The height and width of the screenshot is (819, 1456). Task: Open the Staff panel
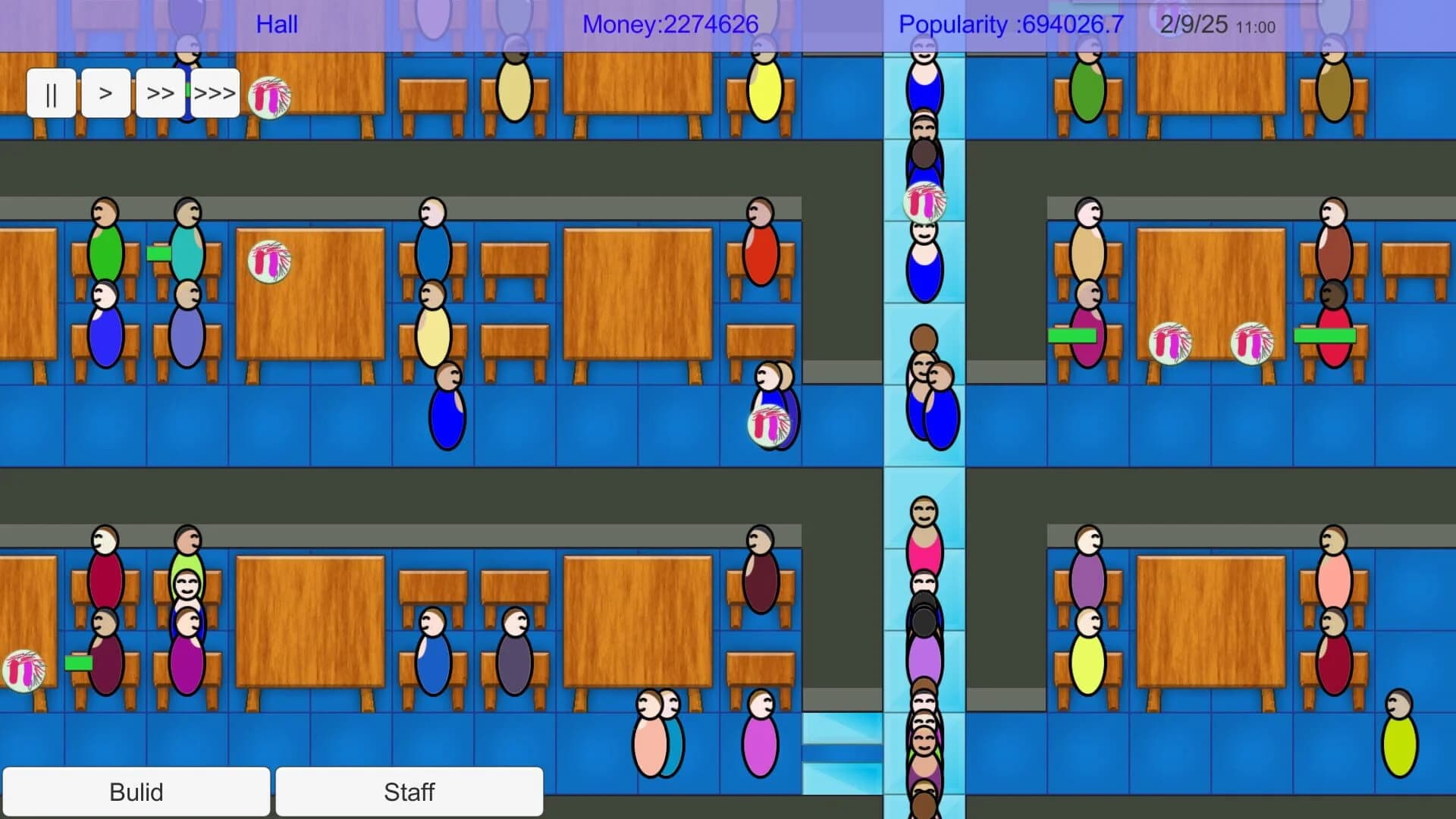point(409,792)
